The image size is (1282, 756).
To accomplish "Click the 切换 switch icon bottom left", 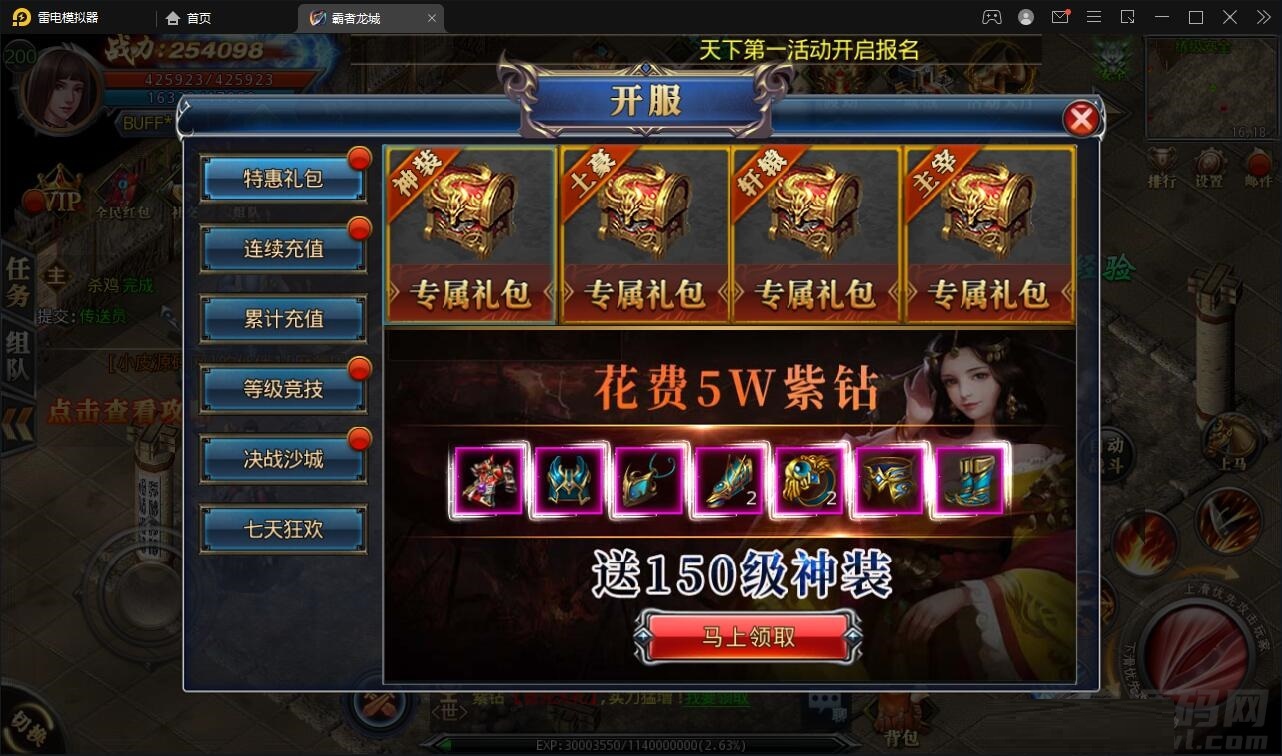I will pyautogui.click(x=27, y=727).
